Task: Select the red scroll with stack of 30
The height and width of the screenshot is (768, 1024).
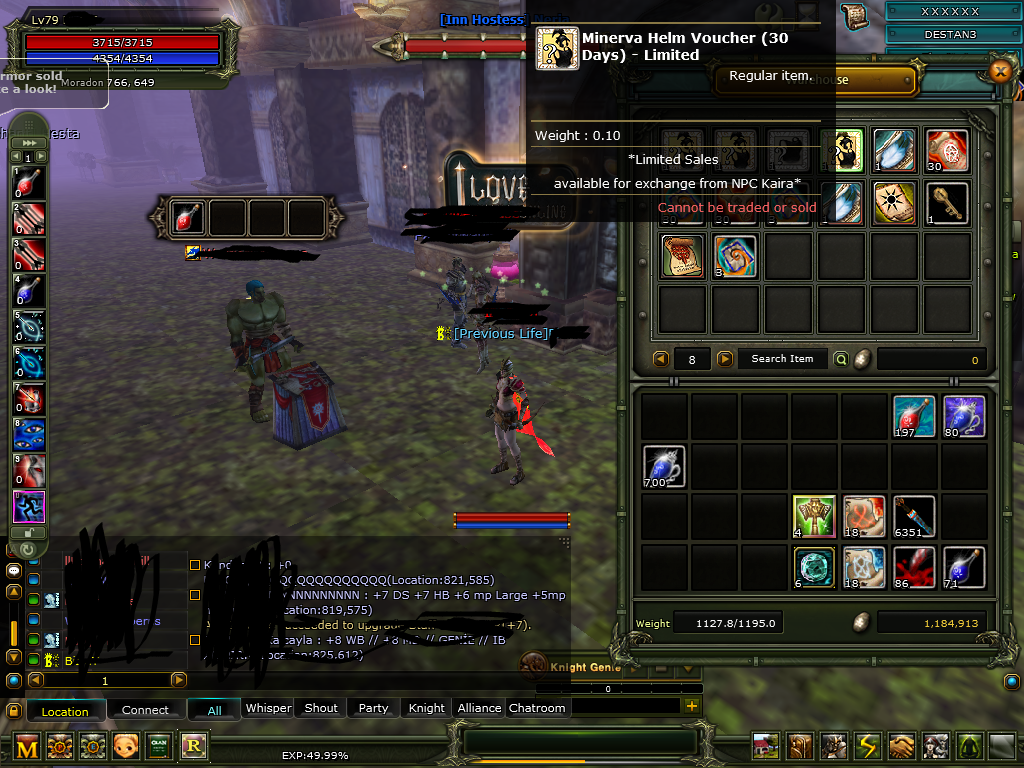Action: pos(946,150)
